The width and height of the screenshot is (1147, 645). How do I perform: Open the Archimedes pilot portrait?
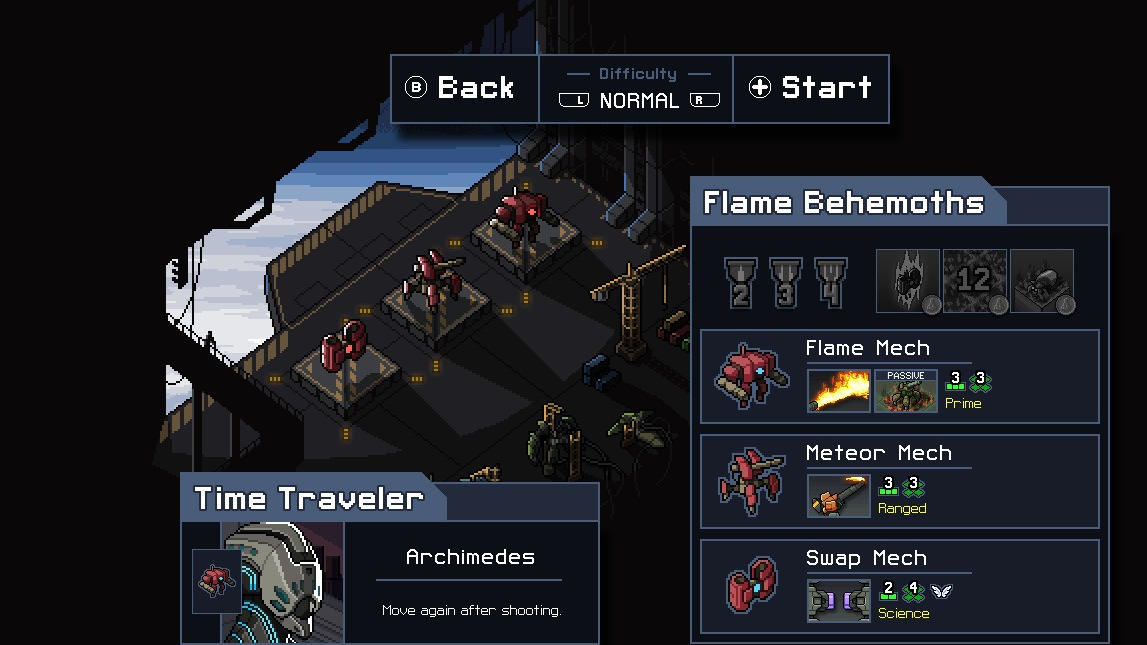coord(283,582)
